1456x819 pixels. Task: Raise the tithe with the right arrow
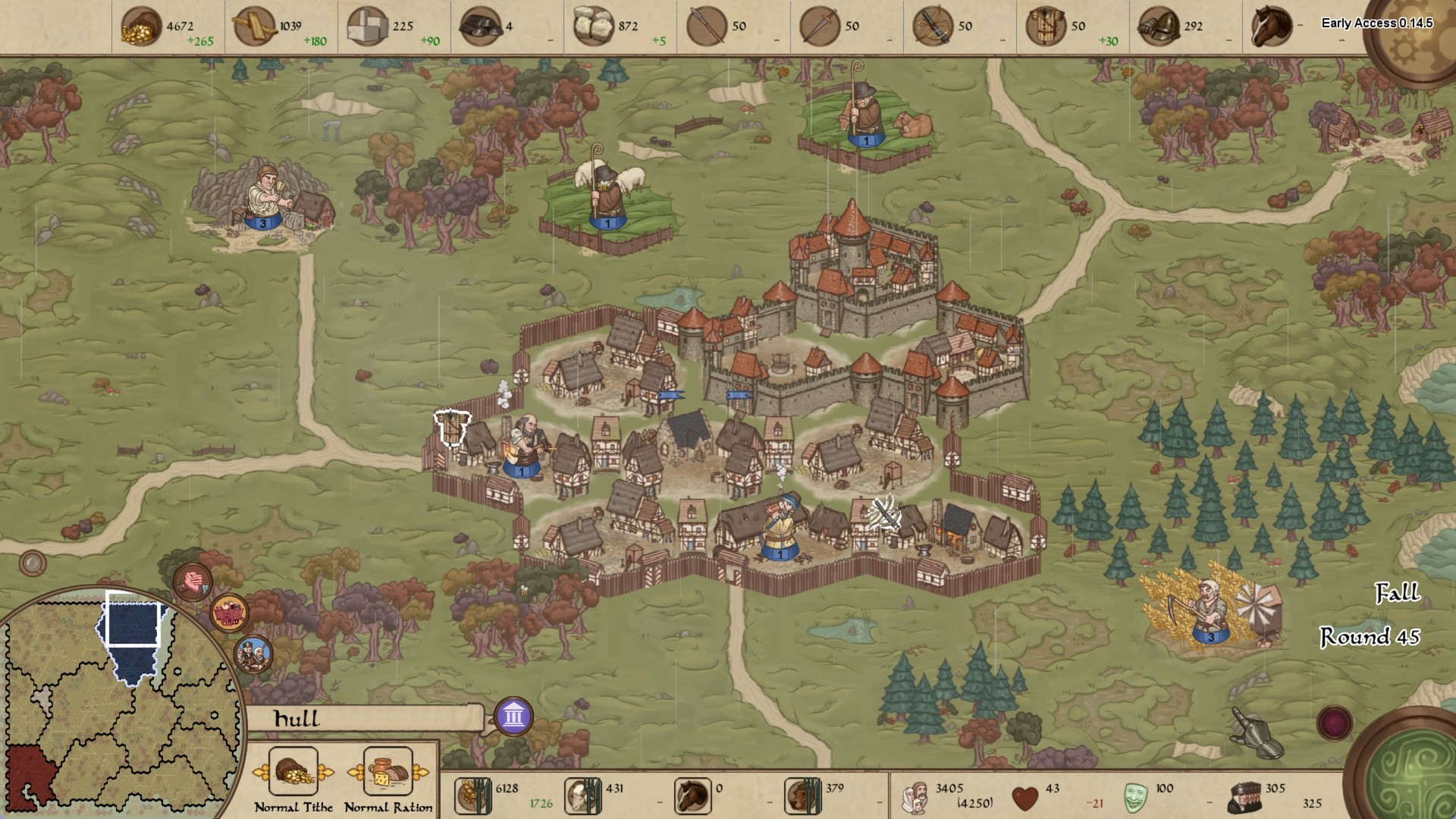[325, 773]
